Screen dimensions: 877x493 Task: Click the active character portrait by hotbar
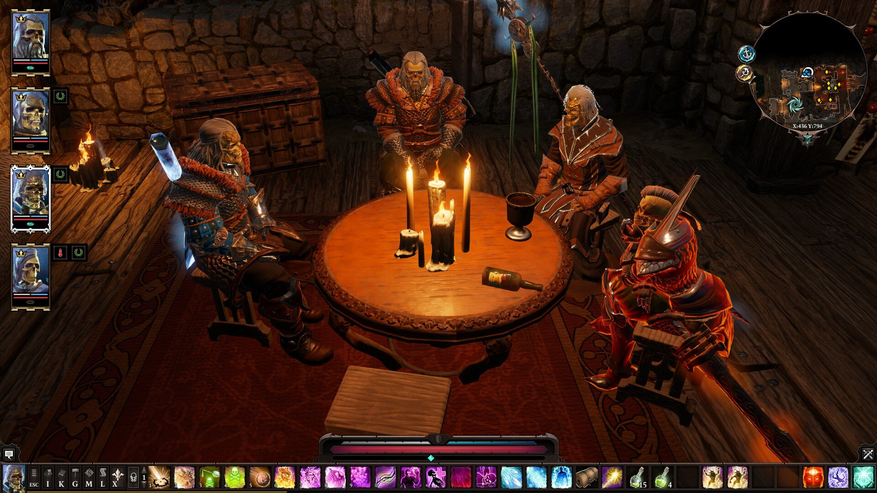tap(13, 477)
